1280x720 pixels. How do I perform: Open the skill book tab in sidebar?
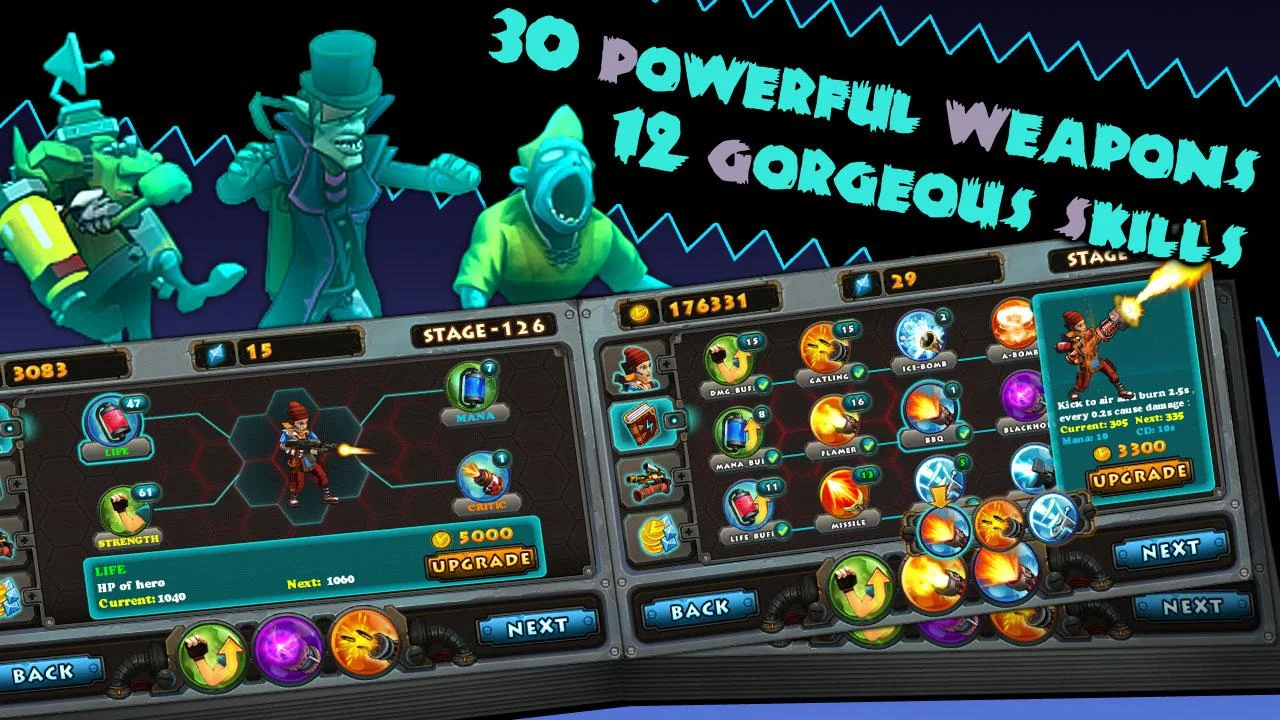642,424
